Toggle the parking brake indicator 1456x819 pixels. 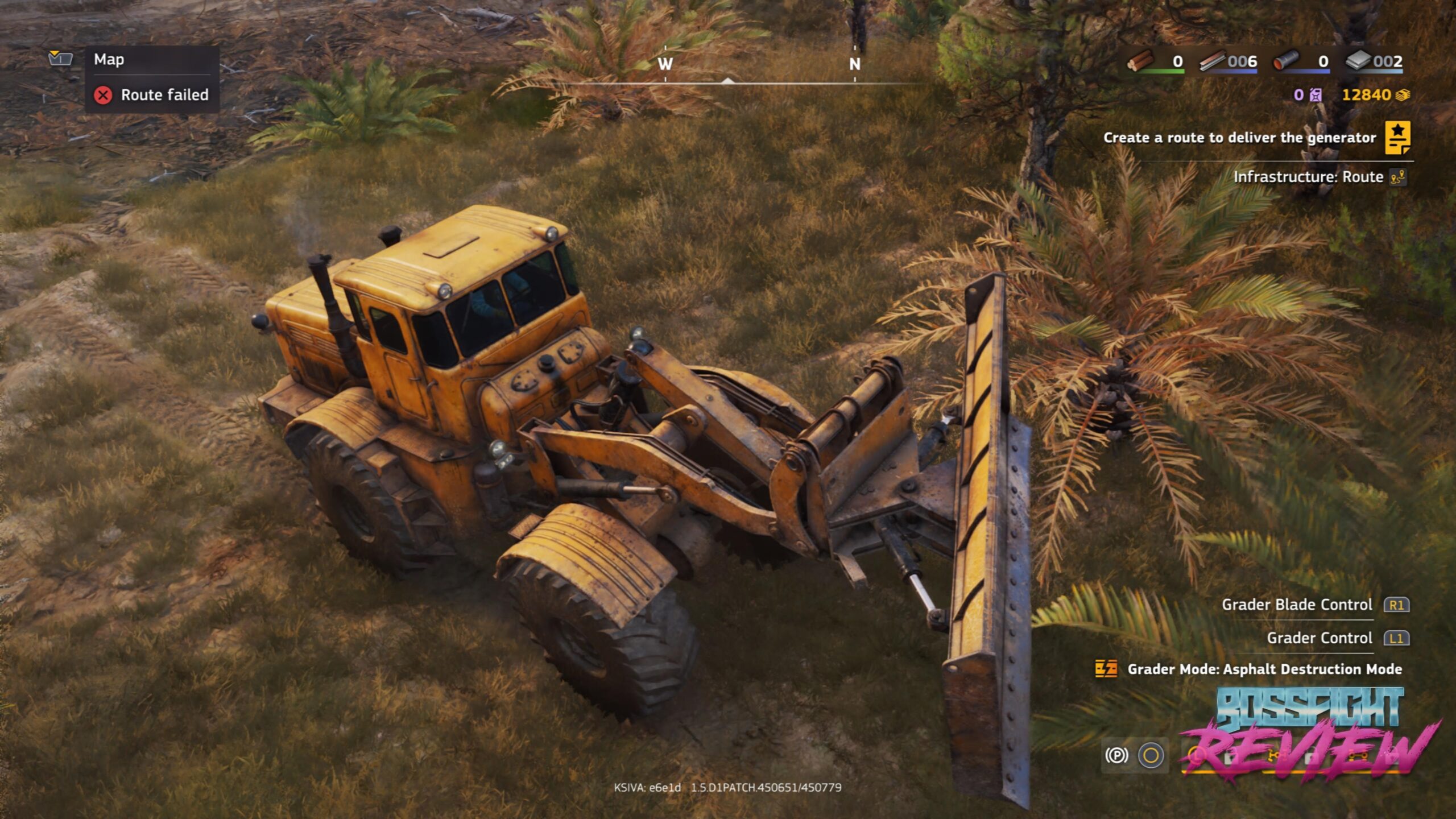(1116, 755)
